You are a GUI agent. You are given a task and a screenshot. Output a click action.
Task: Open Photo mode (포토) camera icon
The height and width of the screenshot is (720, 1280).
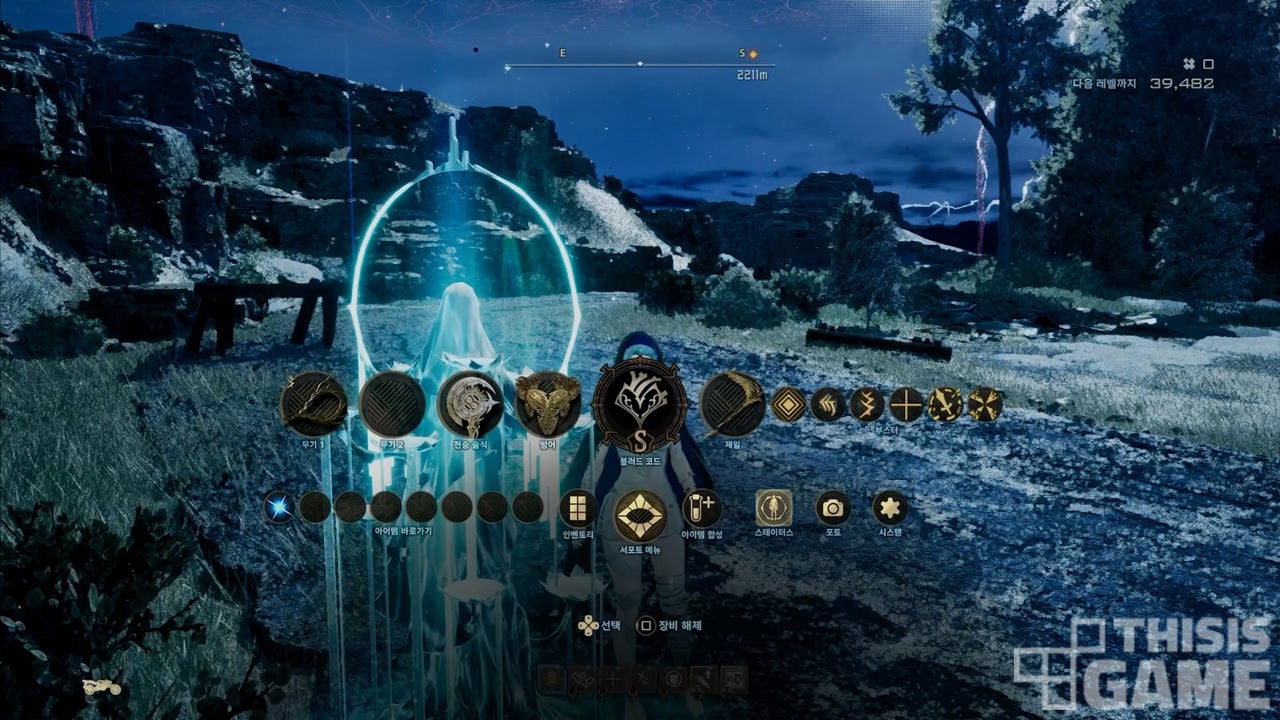pyautogui.click(x=832, y=508)
